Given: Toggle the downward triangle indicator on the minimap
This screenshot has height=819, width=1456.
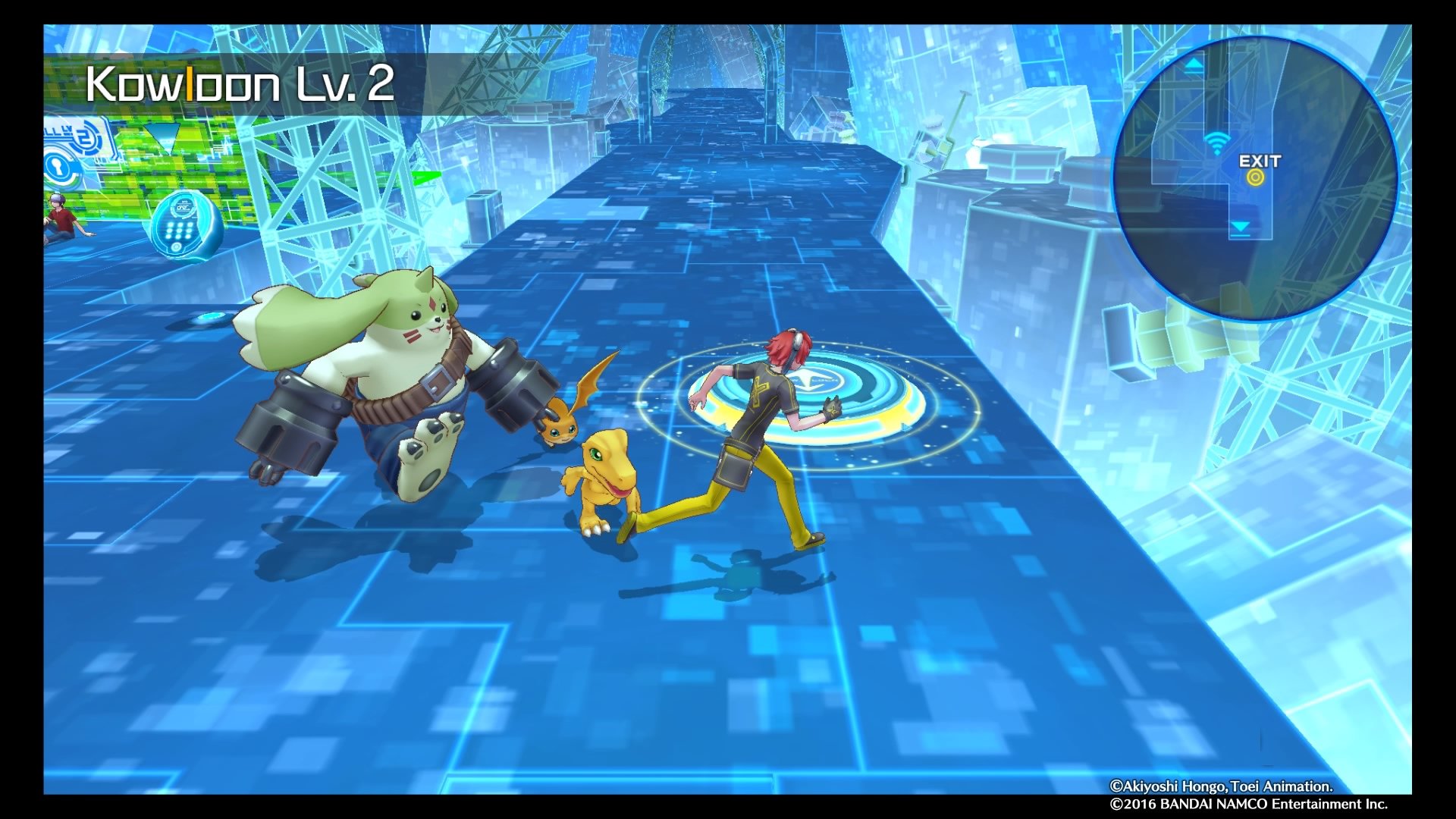Looking at the screenshot, I should [x=1241, y=226].
